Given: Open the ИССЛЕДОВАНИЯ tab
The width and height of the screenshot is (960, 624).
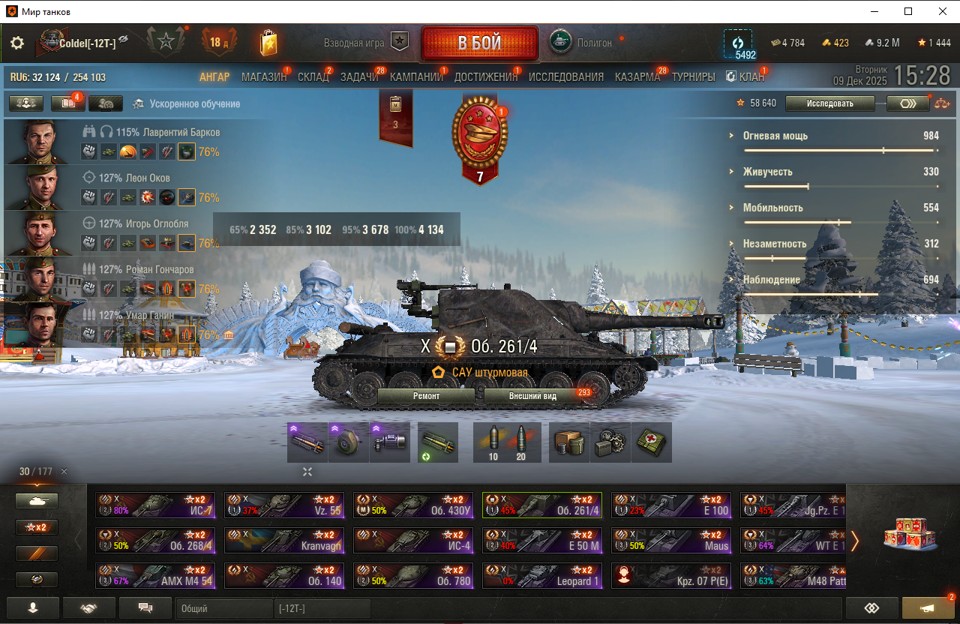Looking at the screenshot, I should (x=566, y=77).
